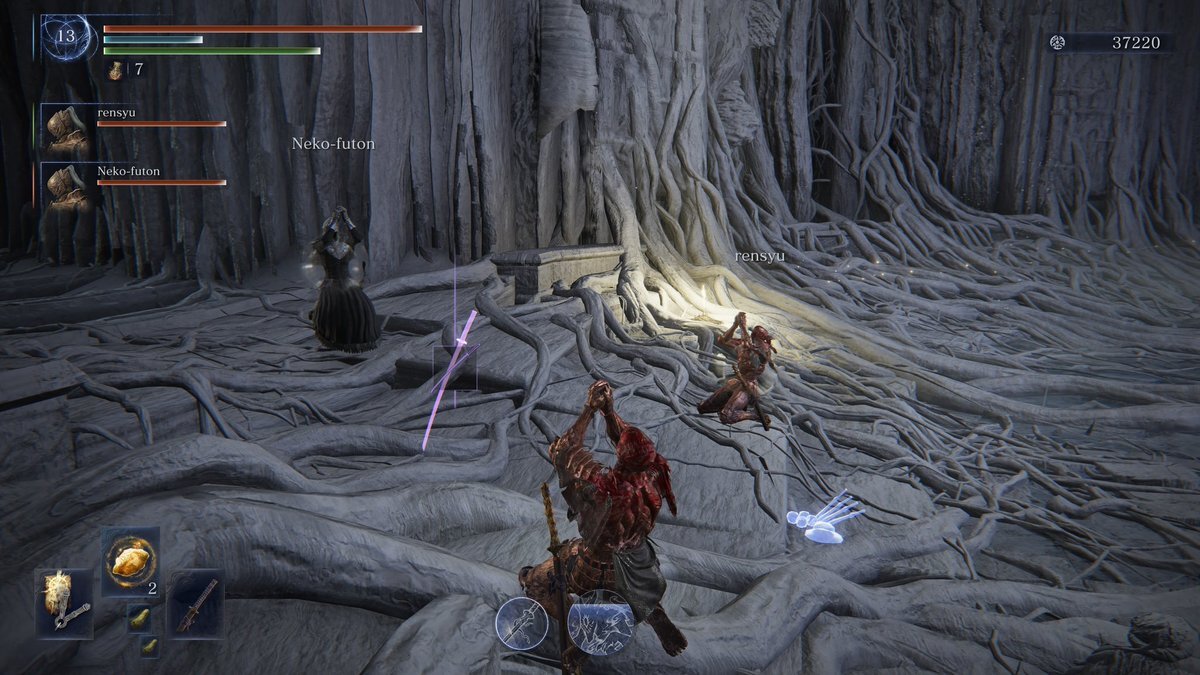Open the rune currency icon
The width and height of the screenshot is (1200, 675).
click(1057, 42)
